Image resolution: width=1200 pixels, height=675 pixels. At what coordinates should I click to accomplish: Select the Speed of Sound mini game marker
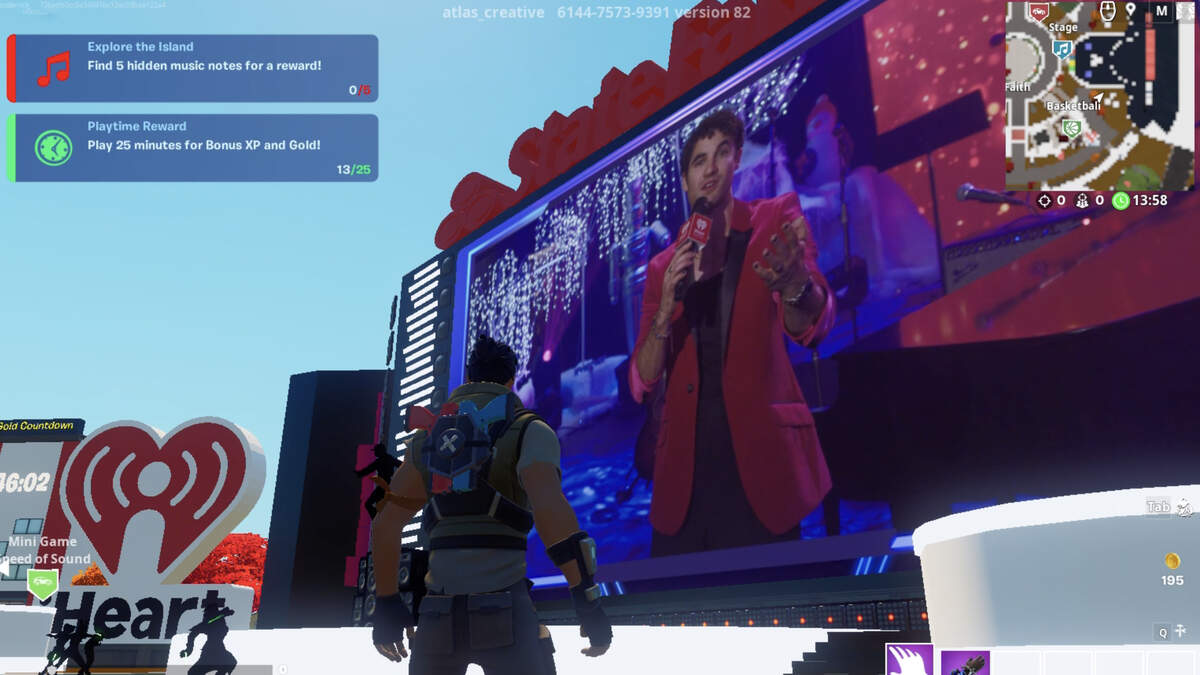click(x=42, y=583)
